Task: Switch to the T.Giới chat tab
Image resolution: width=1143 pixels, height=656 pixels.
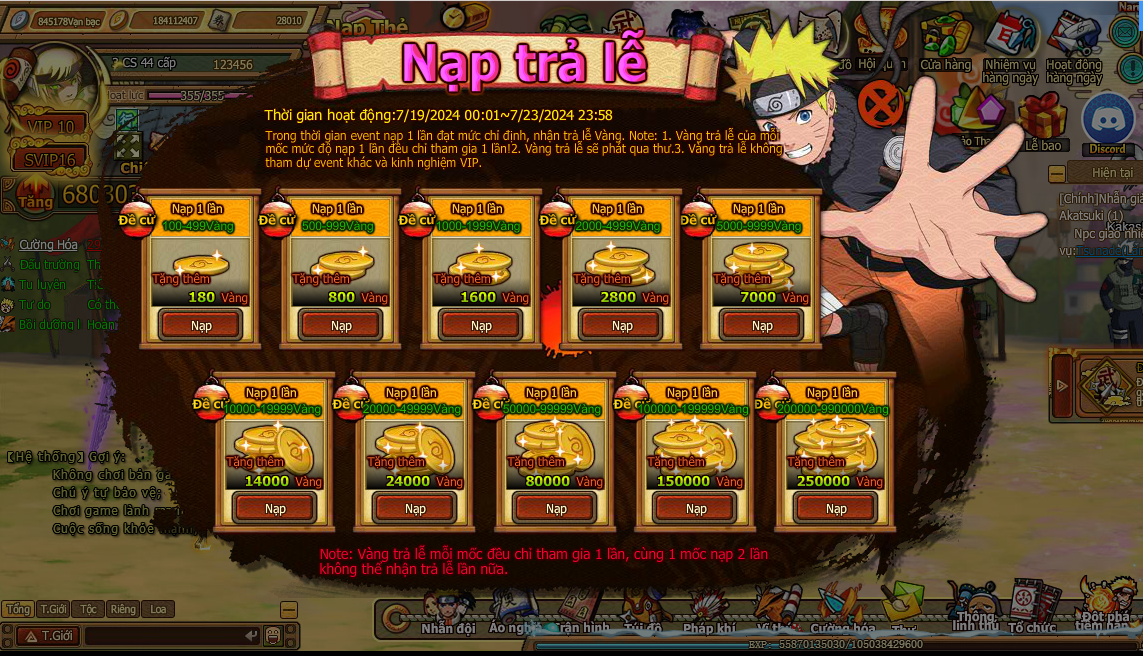Action: 53,609
